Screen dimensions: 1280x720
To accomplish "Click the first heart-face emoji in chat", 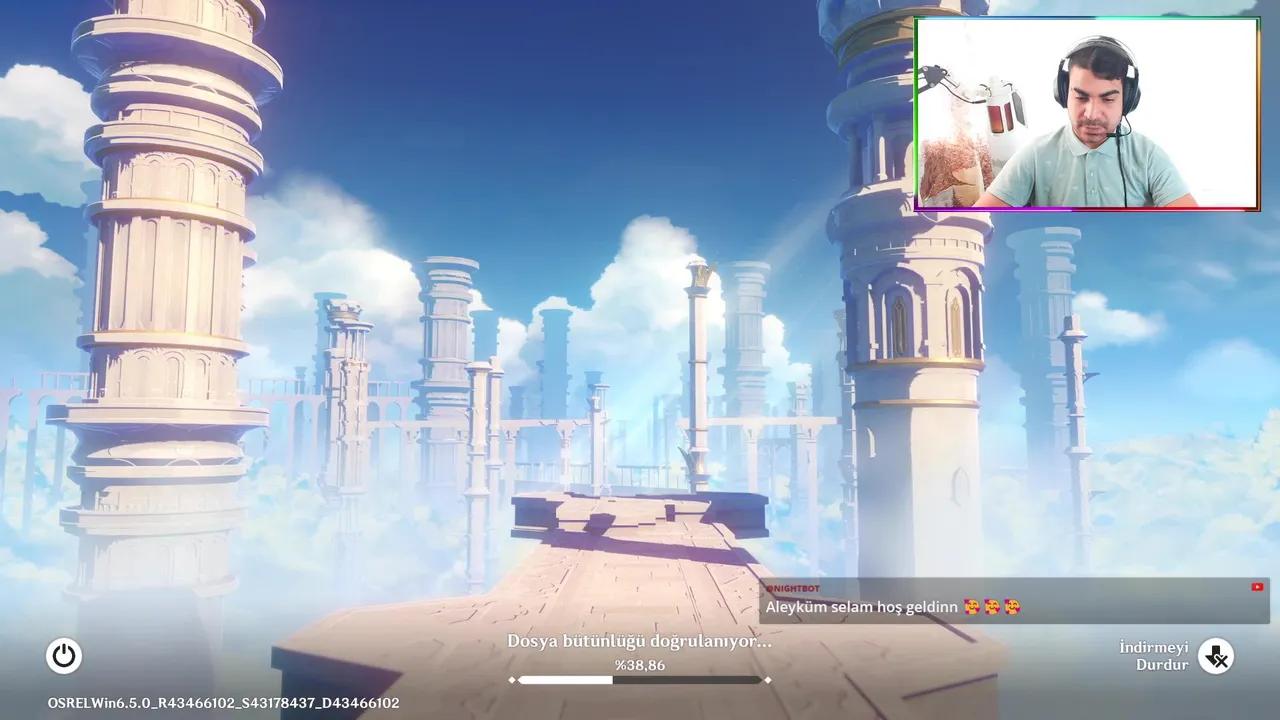I will pos(973,606).
